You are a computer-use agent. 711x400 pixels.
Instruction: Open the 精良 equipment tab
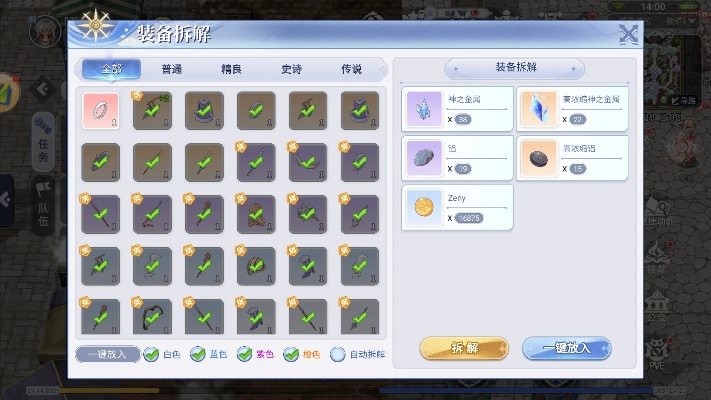coord(231,69)
